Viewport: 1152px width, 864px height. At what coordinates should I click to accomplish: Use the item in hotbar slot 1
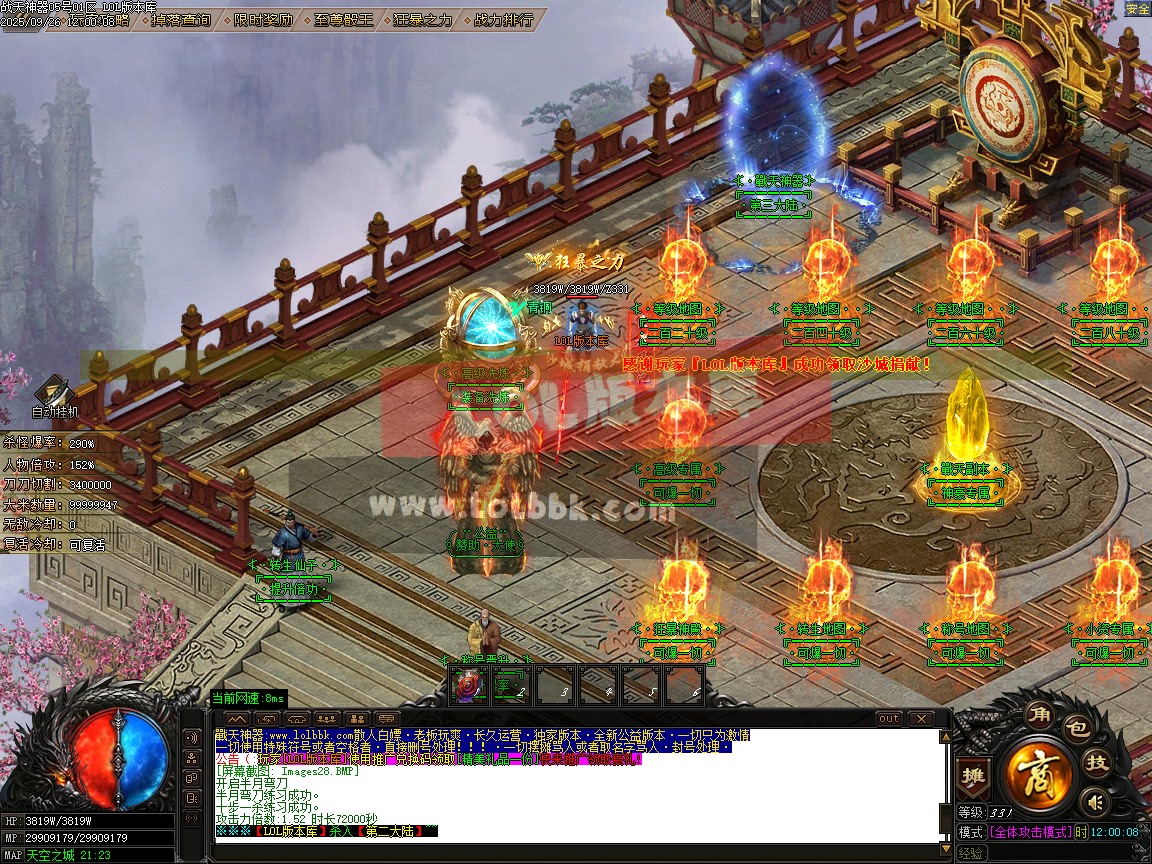[x=470, y=685]
